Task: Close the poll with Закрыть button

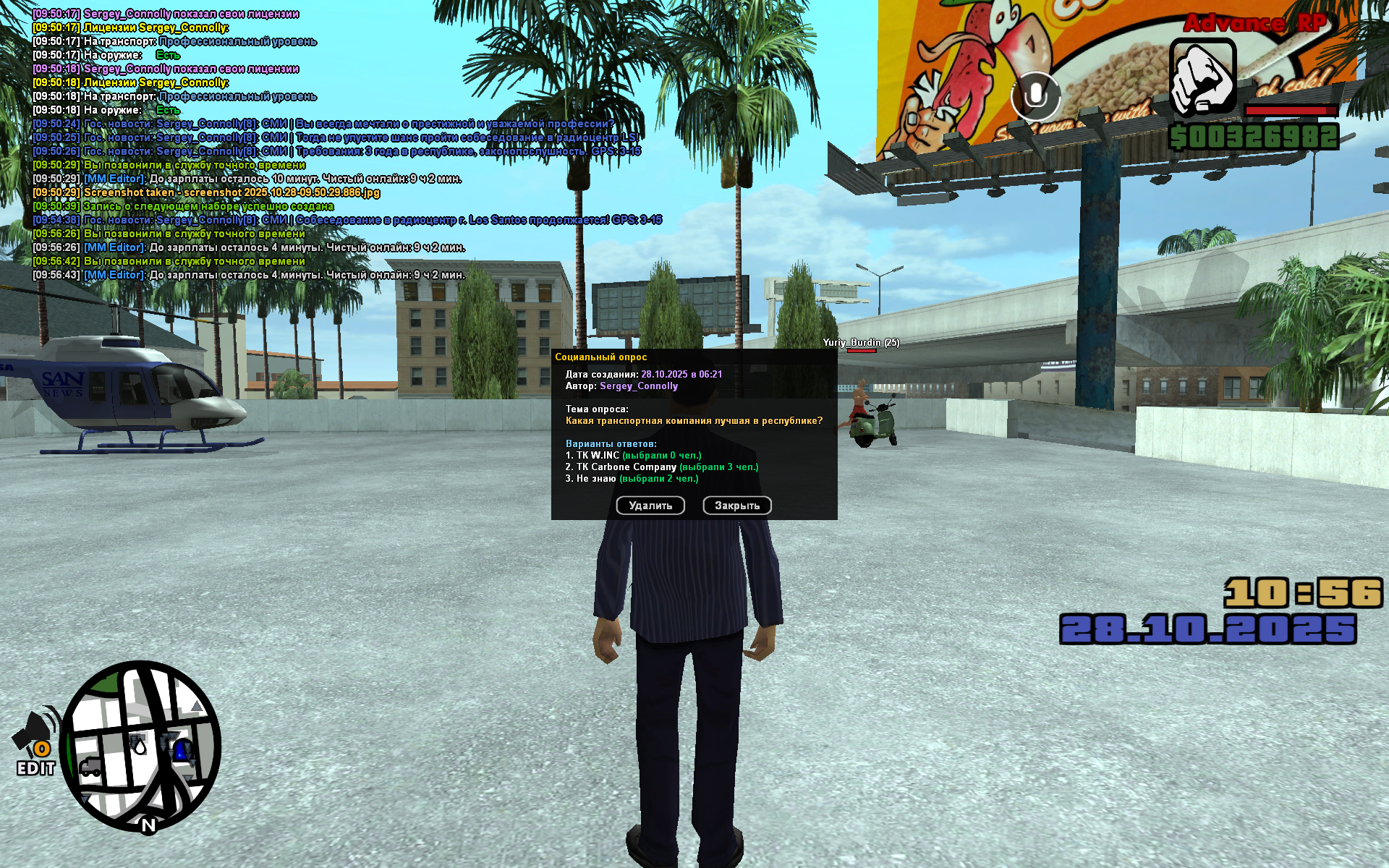Action: [737, 506]
